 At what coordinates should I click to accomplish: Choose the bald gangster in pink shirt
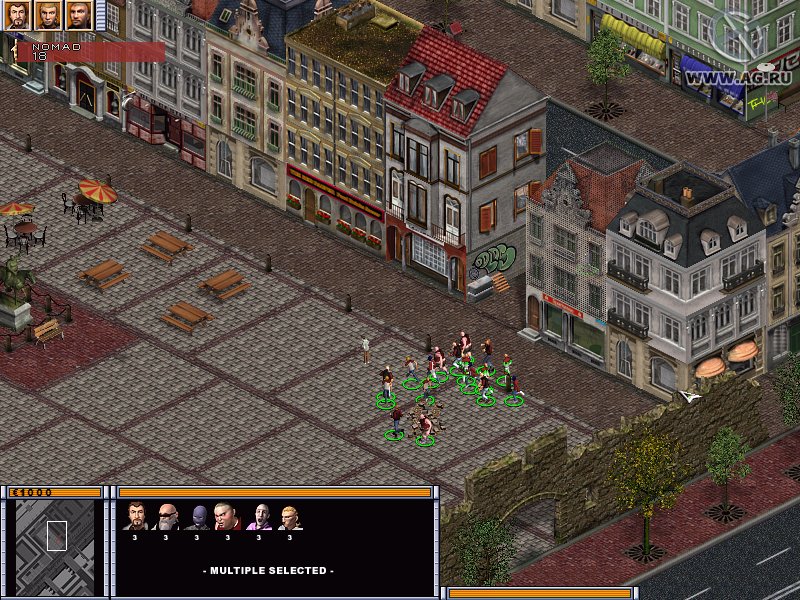tap(259, 516)
